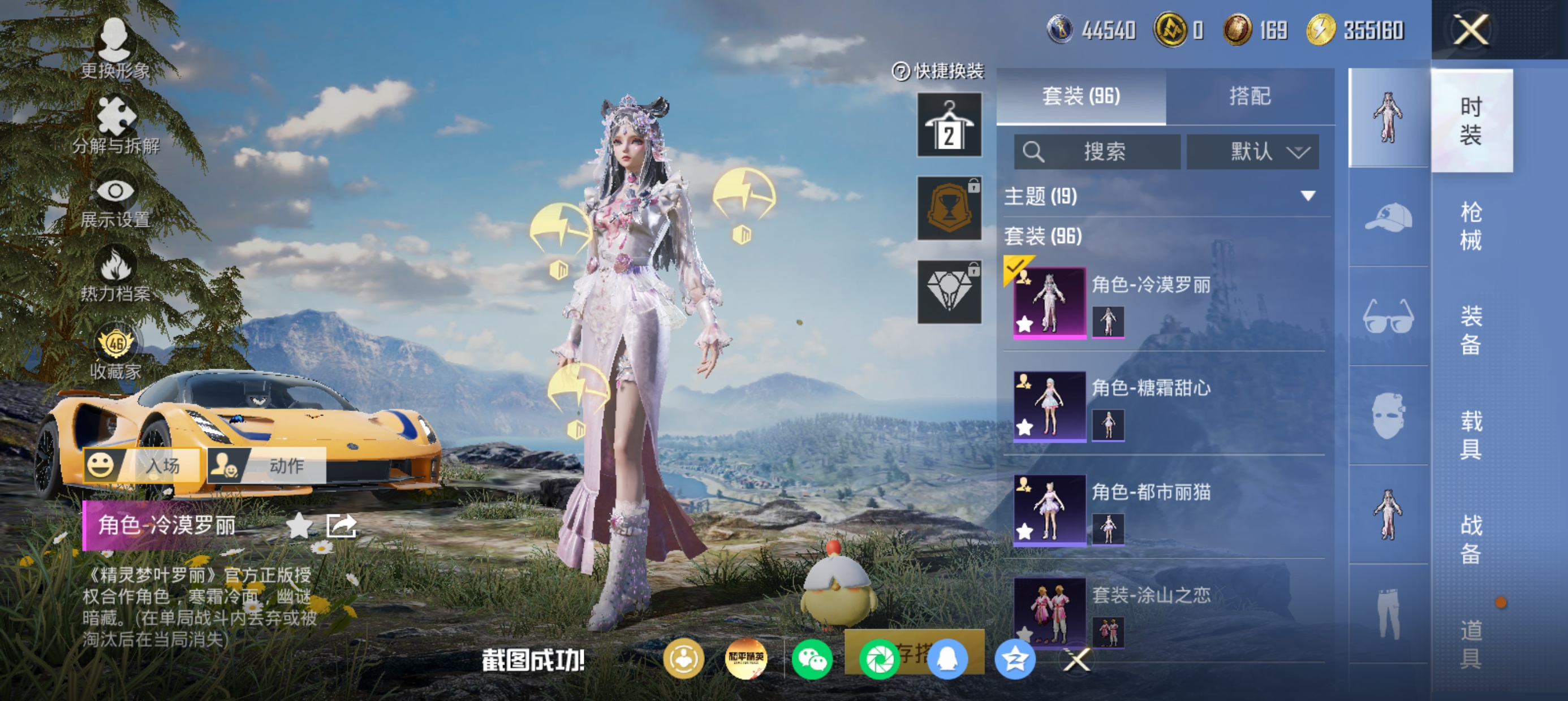Open 更换形象 to change appearance
The image size is (1568, 701).
(114, 49)
